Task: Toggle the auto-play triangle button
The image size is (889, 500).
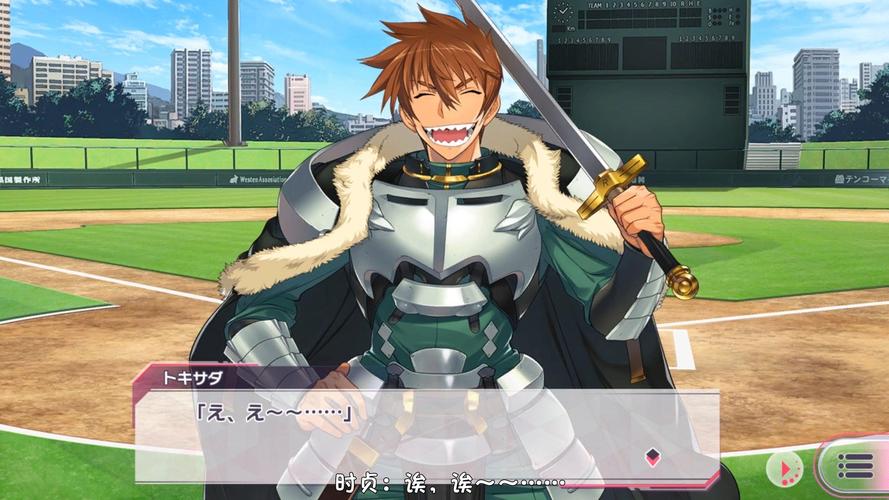Action: [x=785, y=468]
